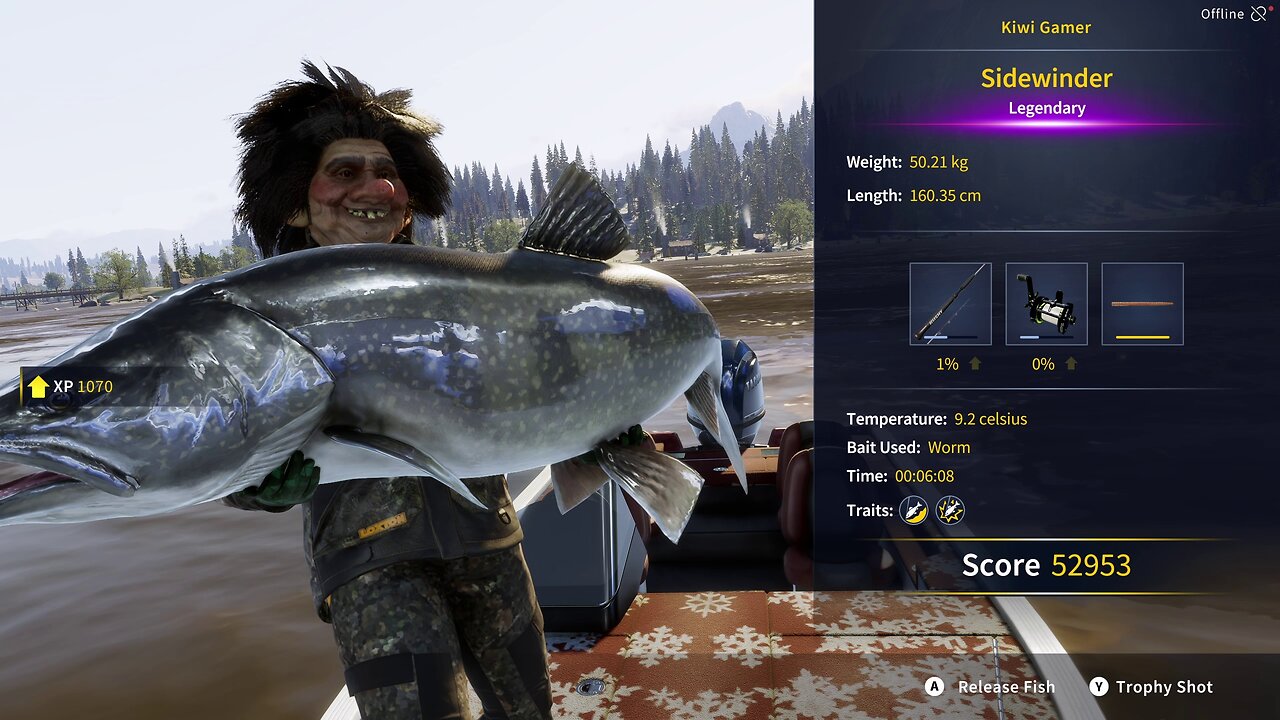Click Trophy Shot
Image resolution: width=1280 pixels, height=720 pixels.
pos(1163,687)
